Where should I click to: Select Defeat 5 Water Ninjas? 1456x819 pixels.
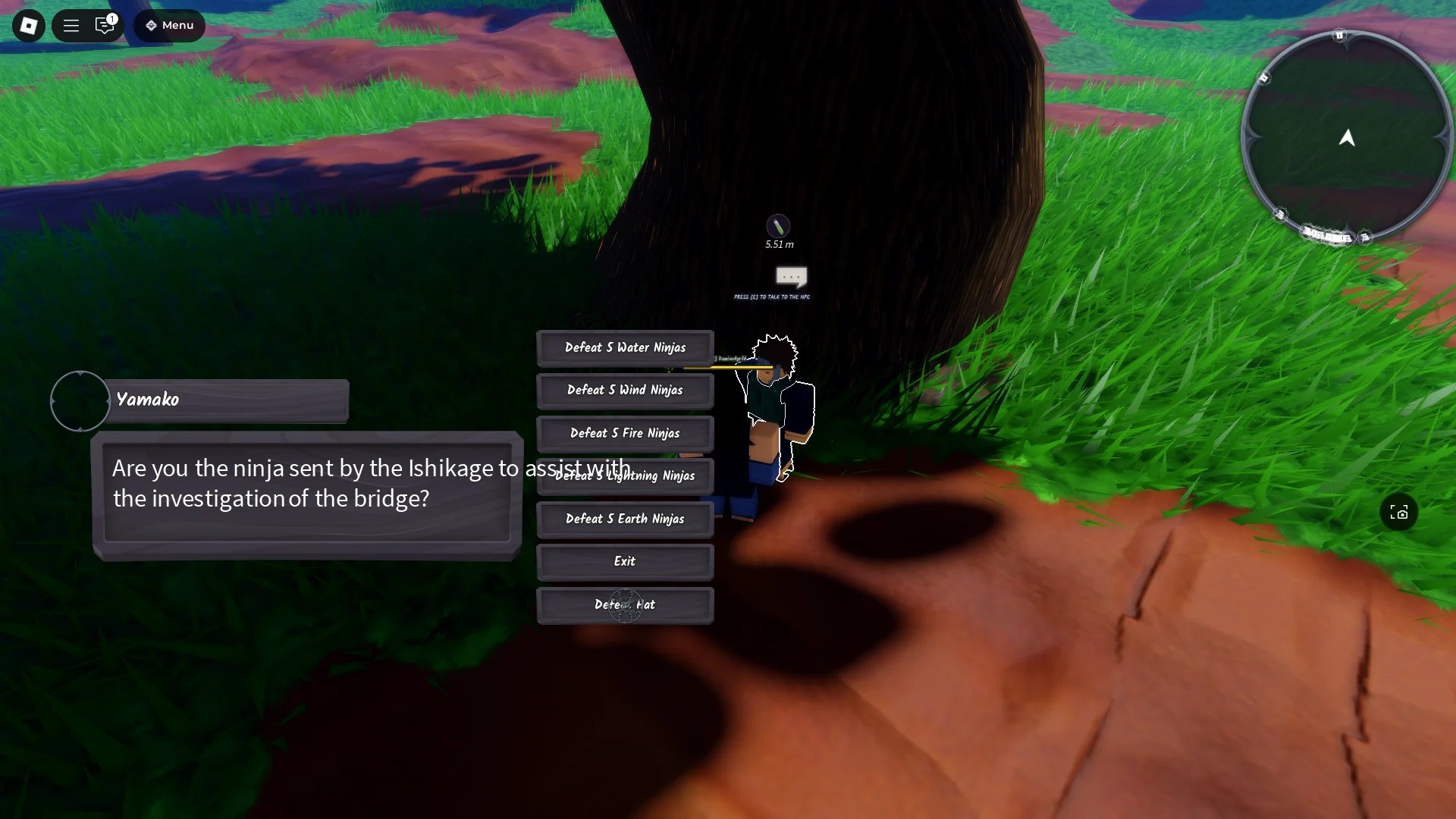(625, 347)
